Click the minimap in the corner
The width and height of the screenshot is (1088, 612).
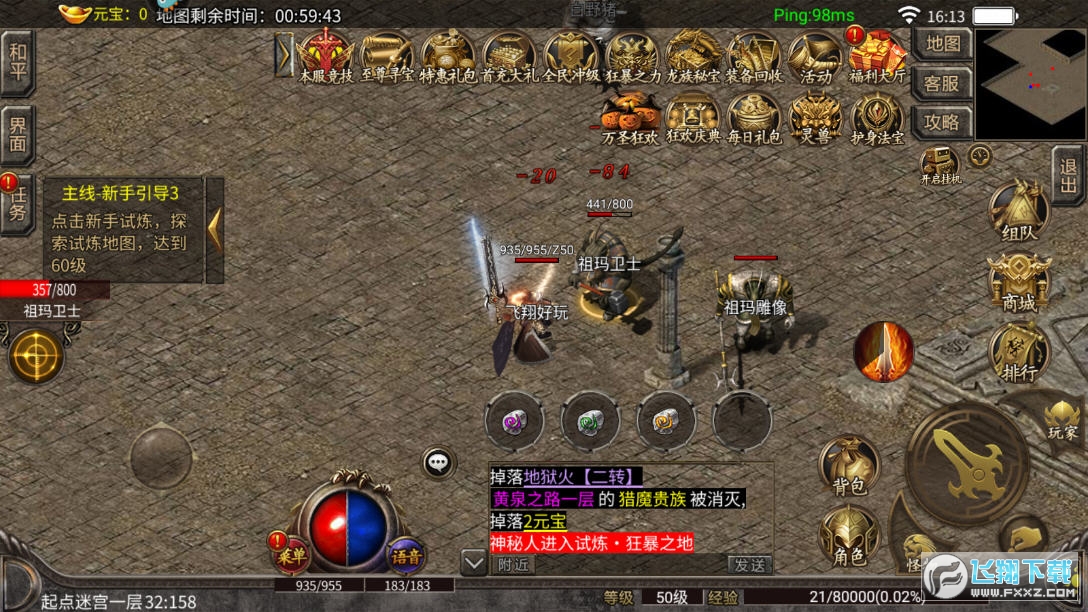click(x=1030, y=84)
